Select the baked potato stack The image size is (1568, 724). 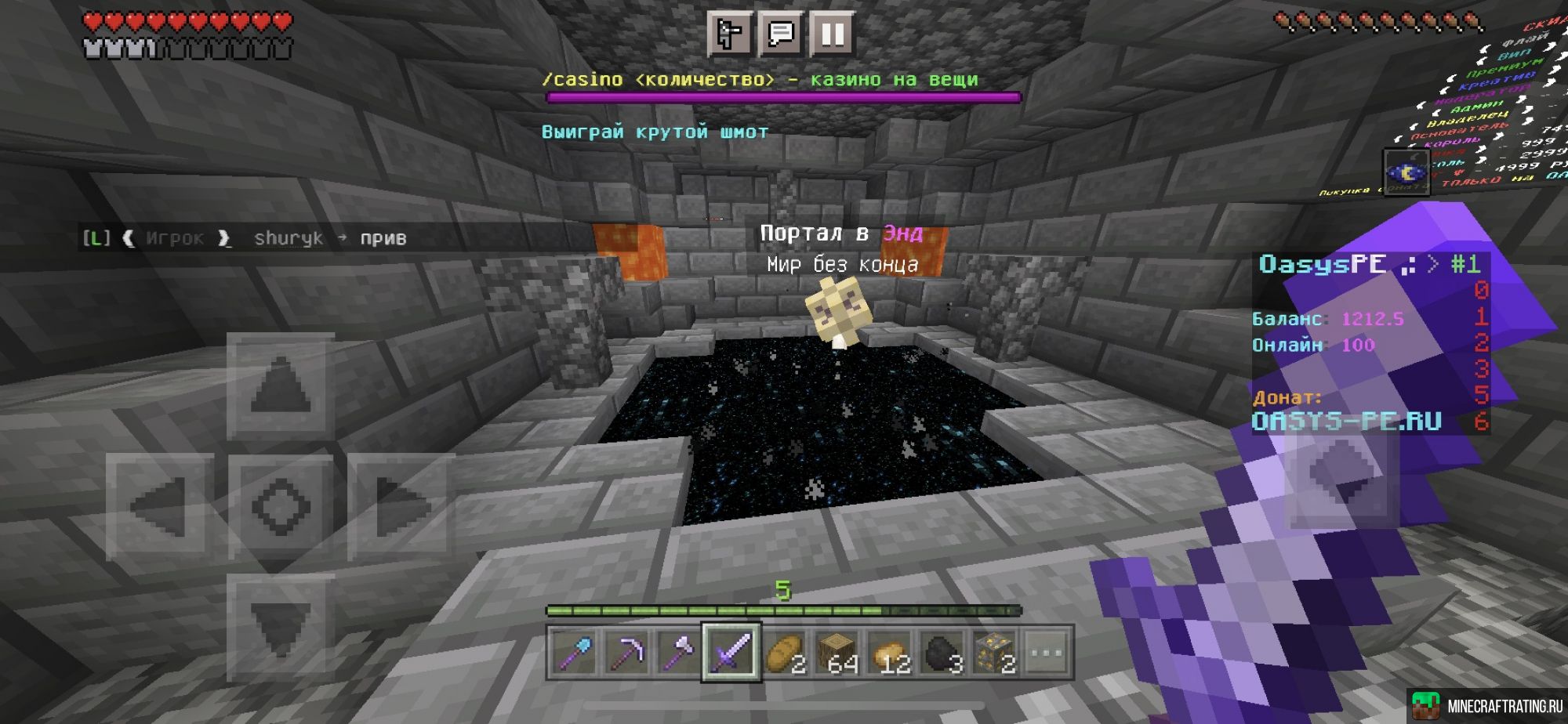coord(889,652)
